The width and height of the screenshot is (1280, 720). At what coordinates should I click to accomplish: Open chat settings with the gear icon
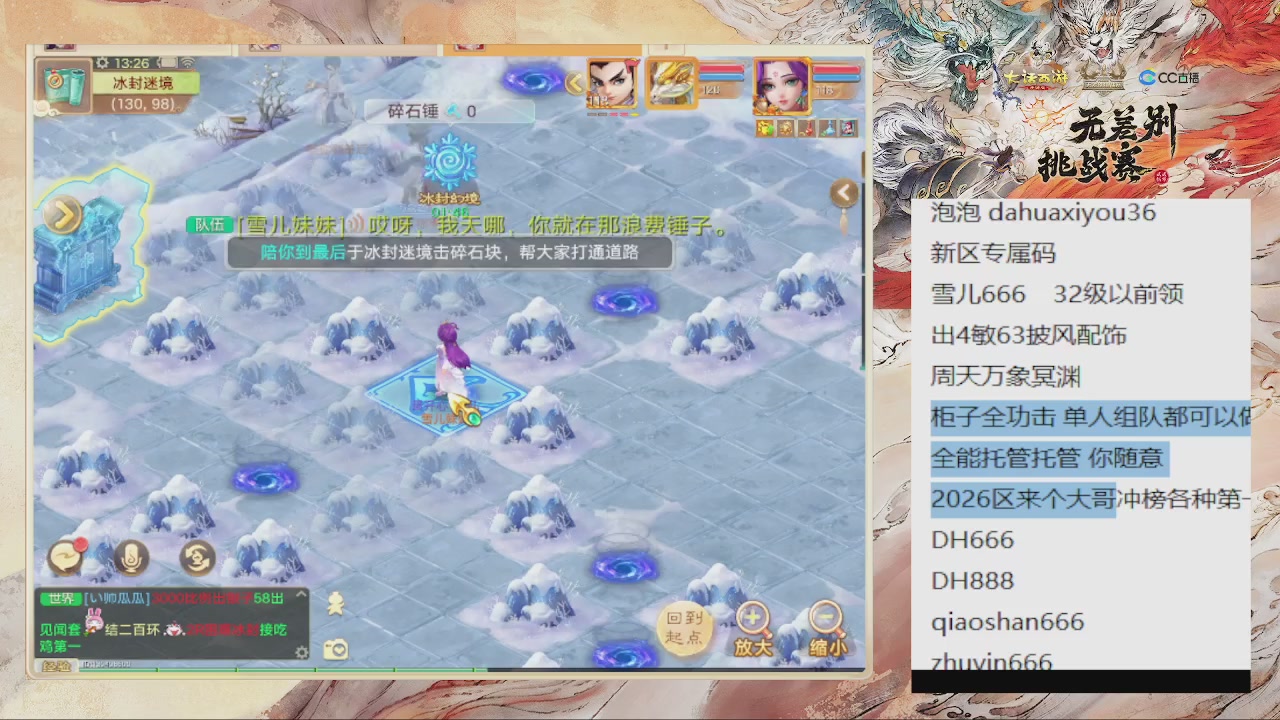[302, 652]
